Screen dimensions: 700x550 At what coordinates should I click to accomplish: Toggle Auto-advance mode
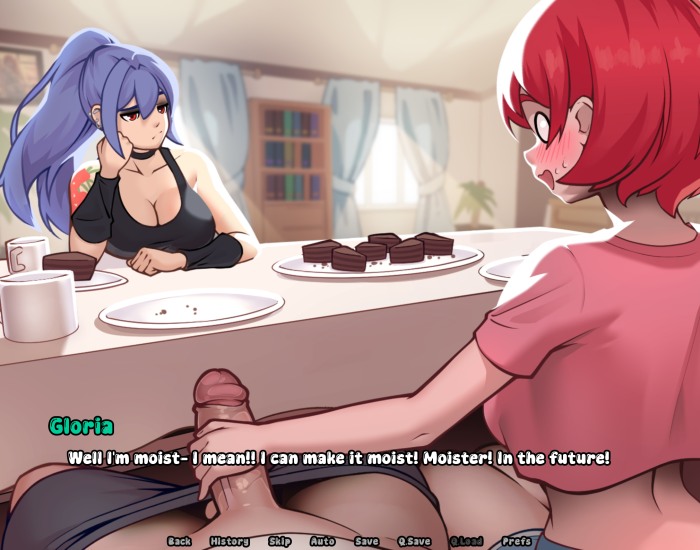pos(322,541)
